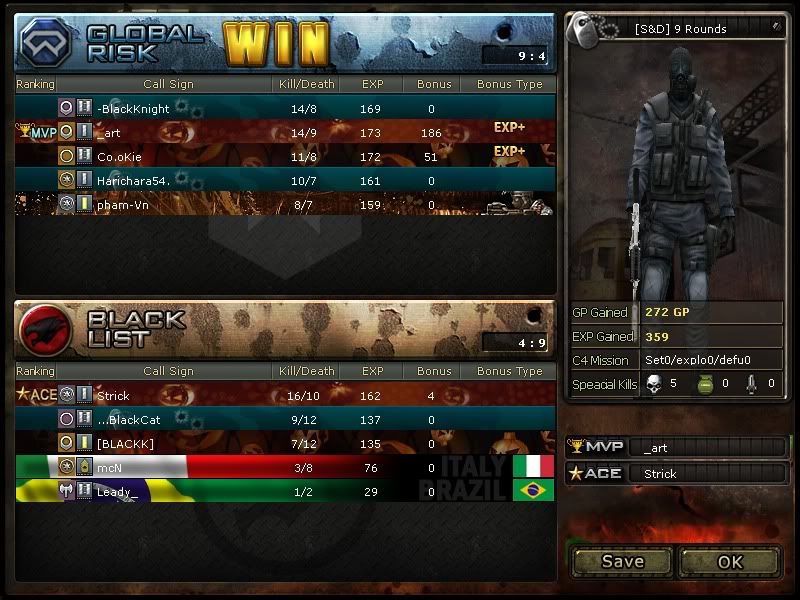Image resolution: width=800 pixels, height=600 pixels.
Task: Click pham-Vn's scoreboard entry
Action: click(x=285, y=204)
